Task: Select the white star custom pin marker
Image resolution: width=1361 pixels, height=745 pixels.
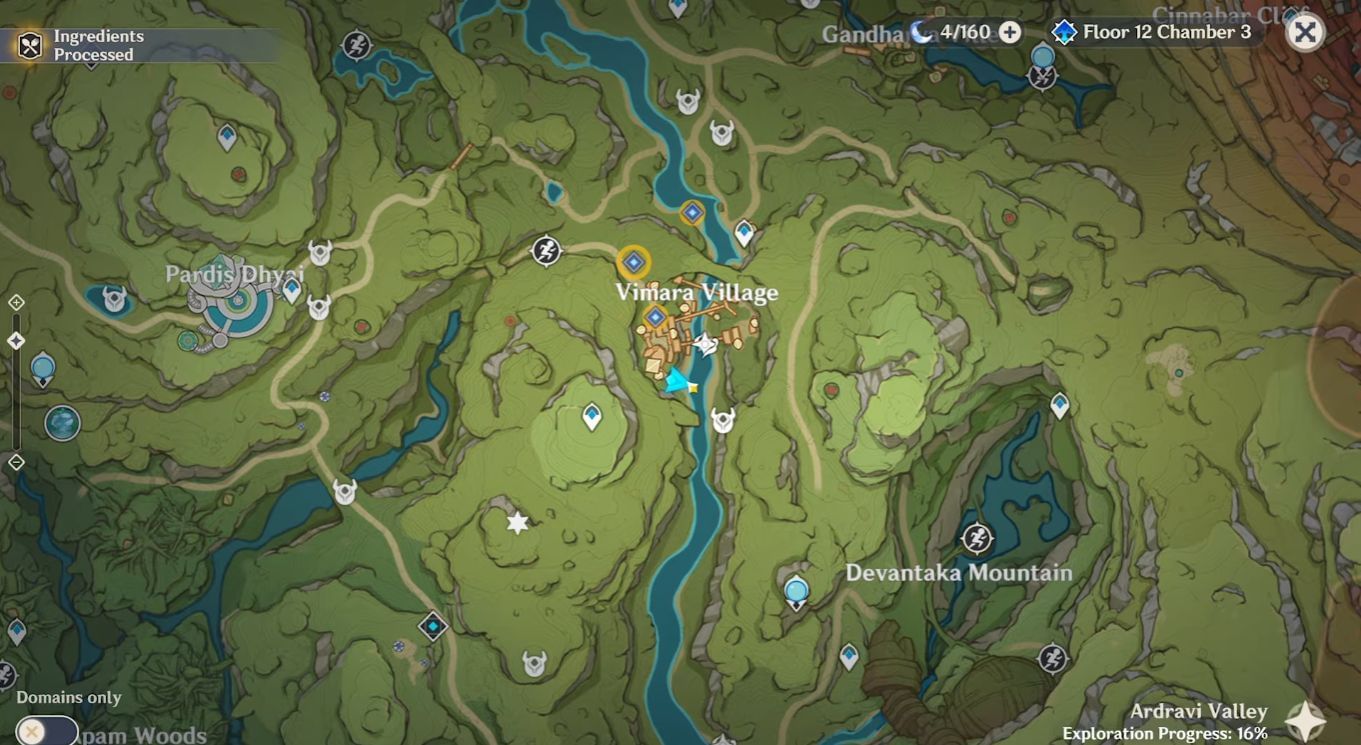Action: click(x=516, y=521)
